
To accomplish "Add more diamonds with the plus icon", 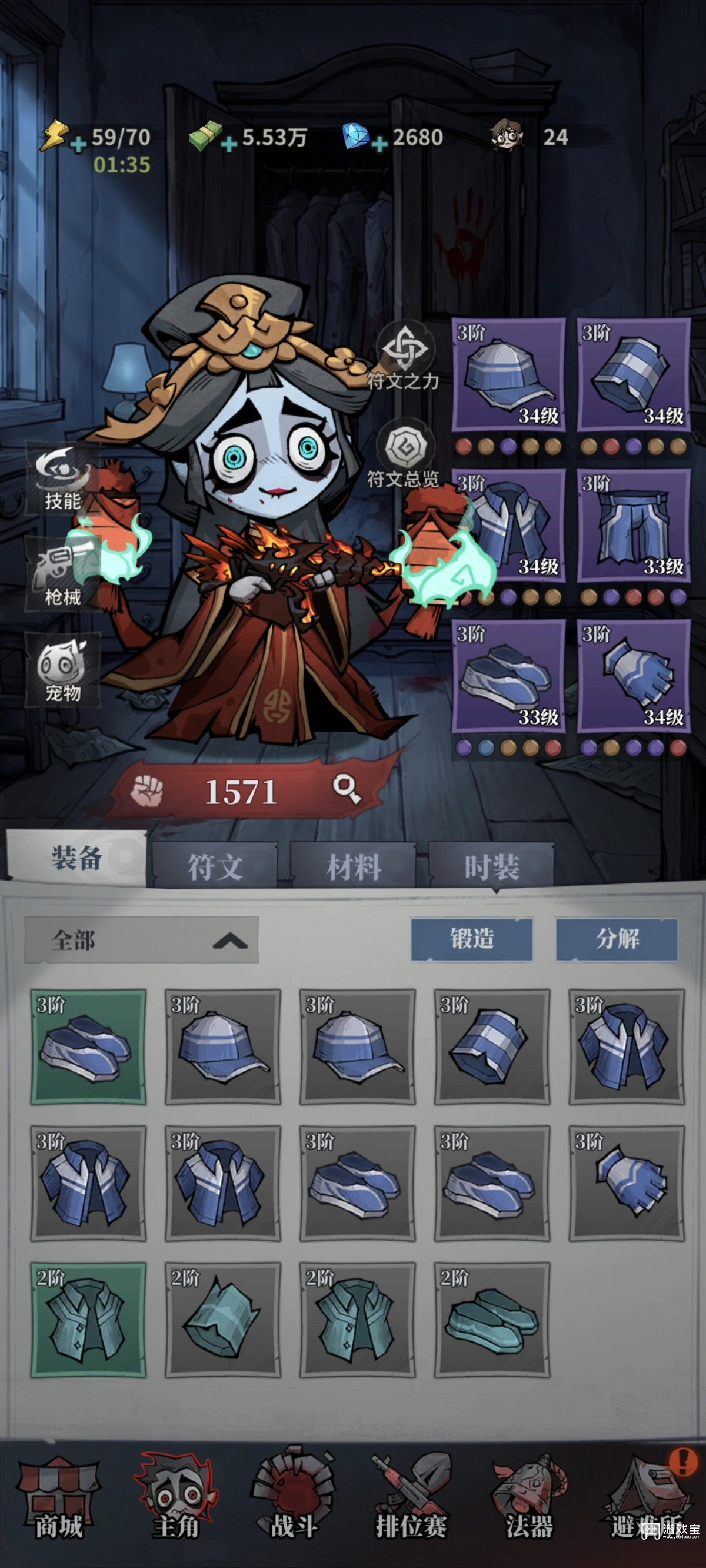I will (x=379, y=144).
